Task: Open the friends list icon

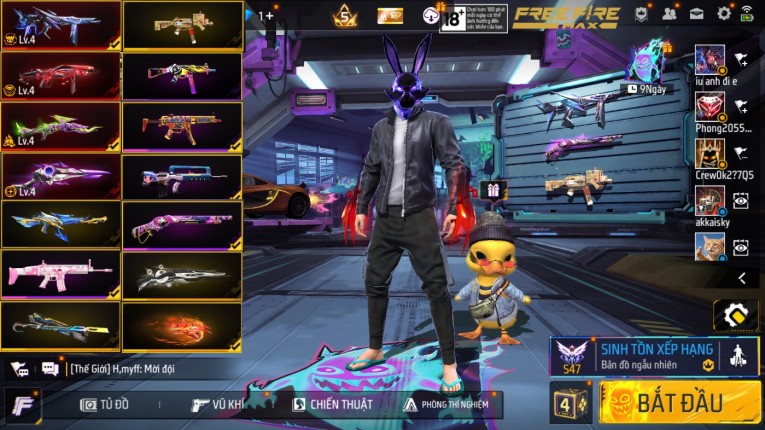Action: tap(669, 14)
